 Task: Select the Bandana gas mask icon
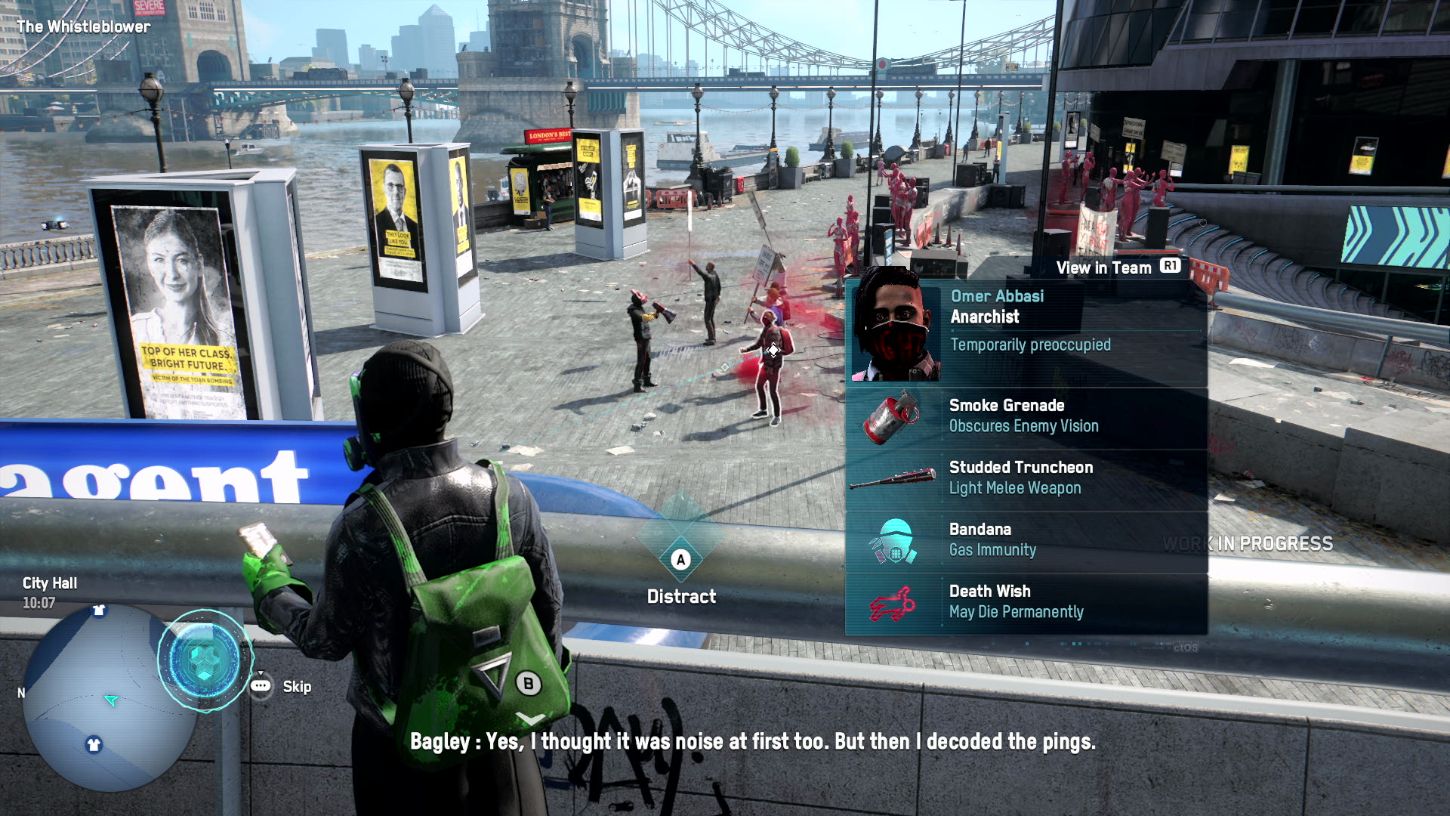(x=893, y=539)
